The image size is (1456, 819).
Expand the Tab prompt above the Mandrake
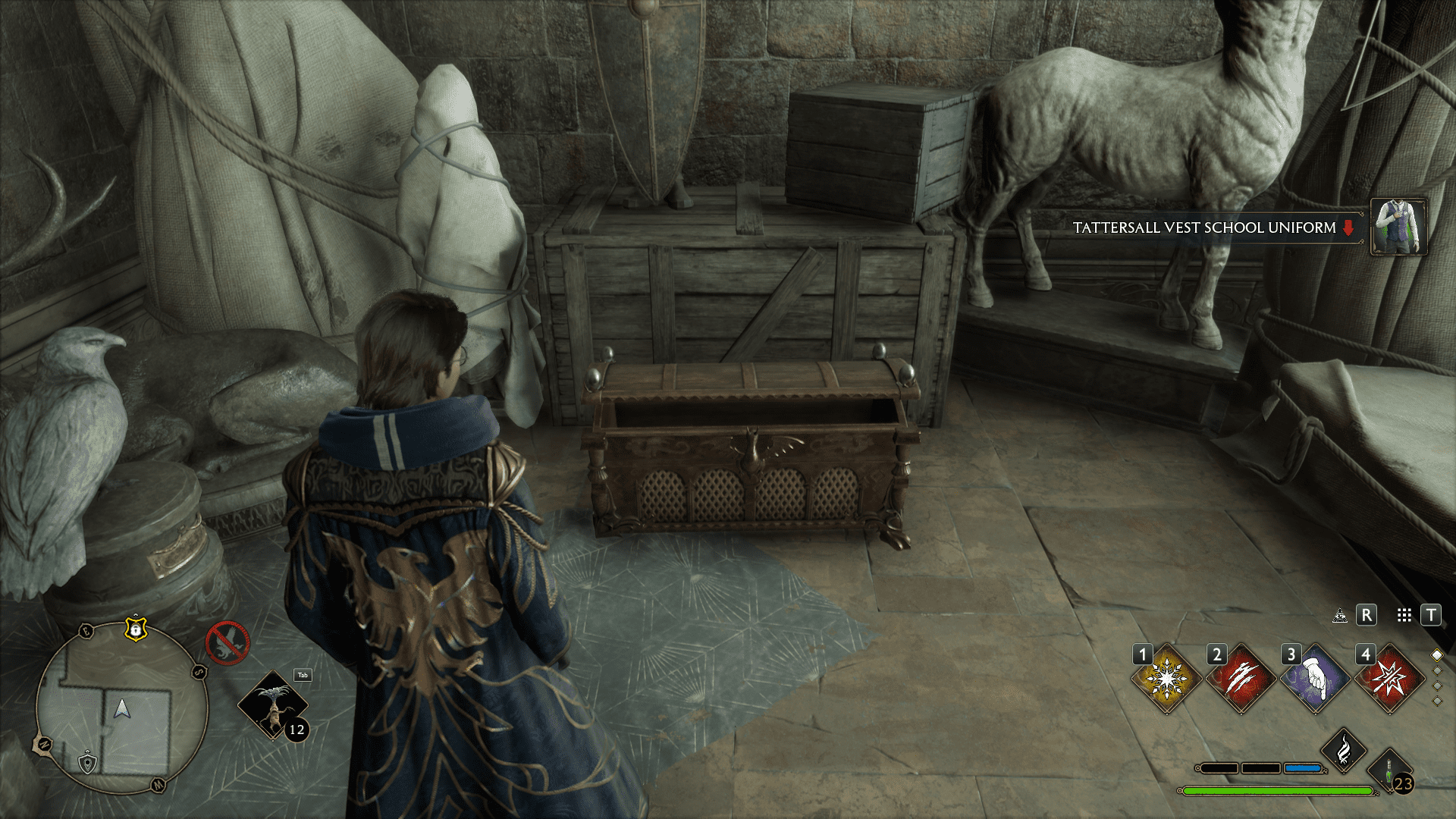tap(302, 675)
